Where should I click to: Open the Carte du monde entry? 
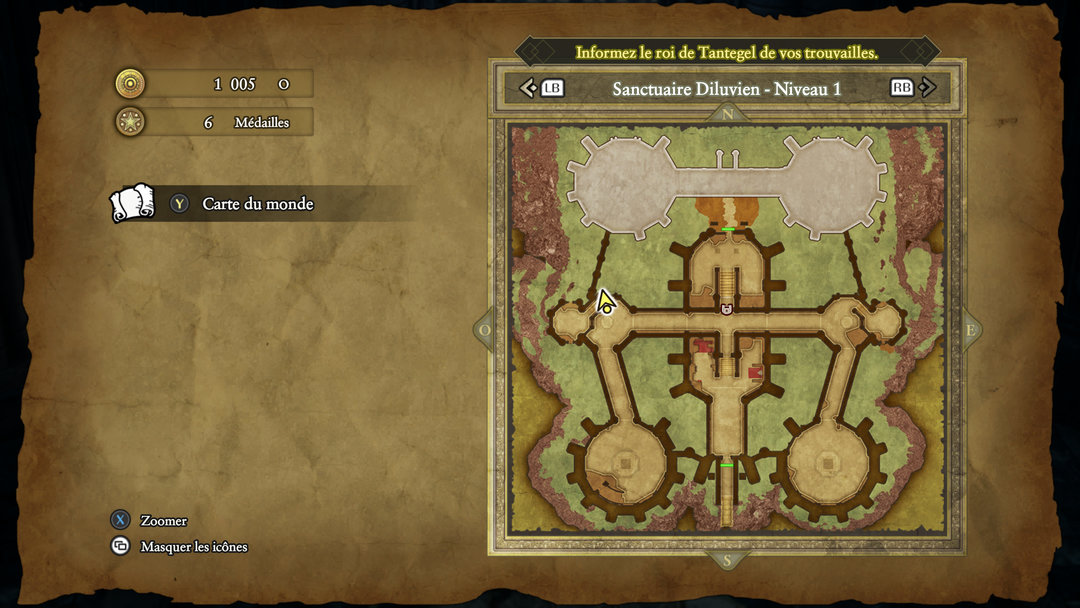click(258, 204)
